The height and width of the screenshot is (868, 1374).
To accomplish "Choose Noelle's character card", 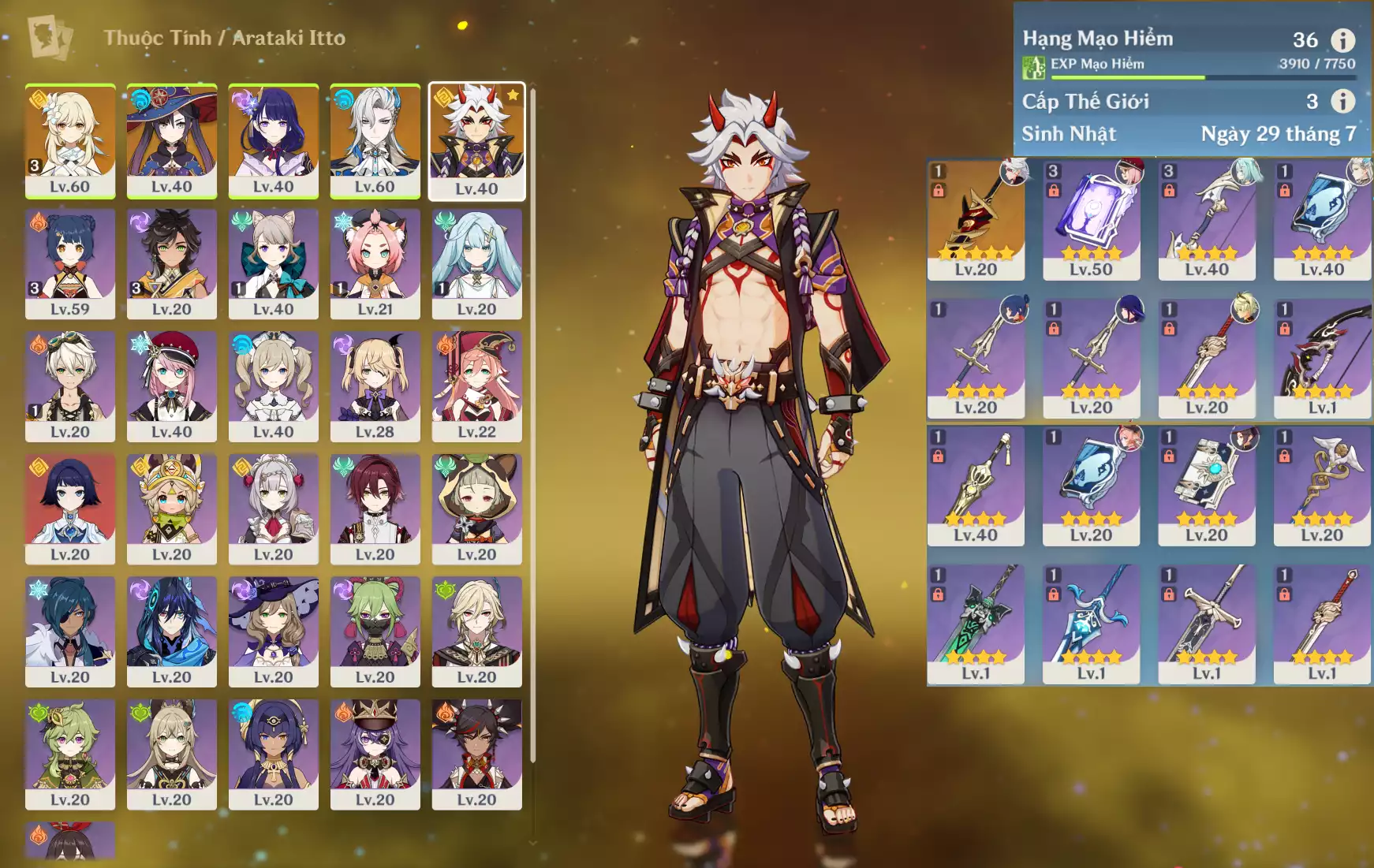I will point(273,509).
